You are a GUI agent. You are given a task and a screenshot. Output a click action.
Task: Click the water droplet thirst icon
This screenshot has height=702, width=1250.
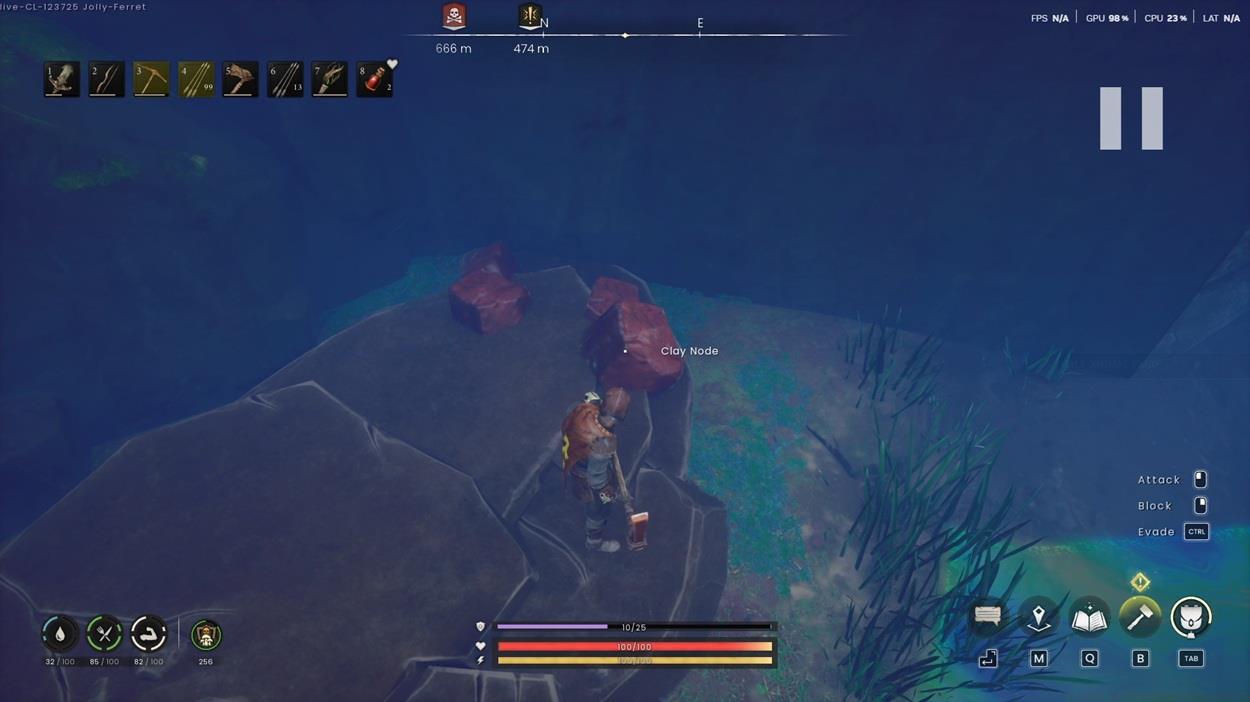pyautogui.click(x=60, y=634)
